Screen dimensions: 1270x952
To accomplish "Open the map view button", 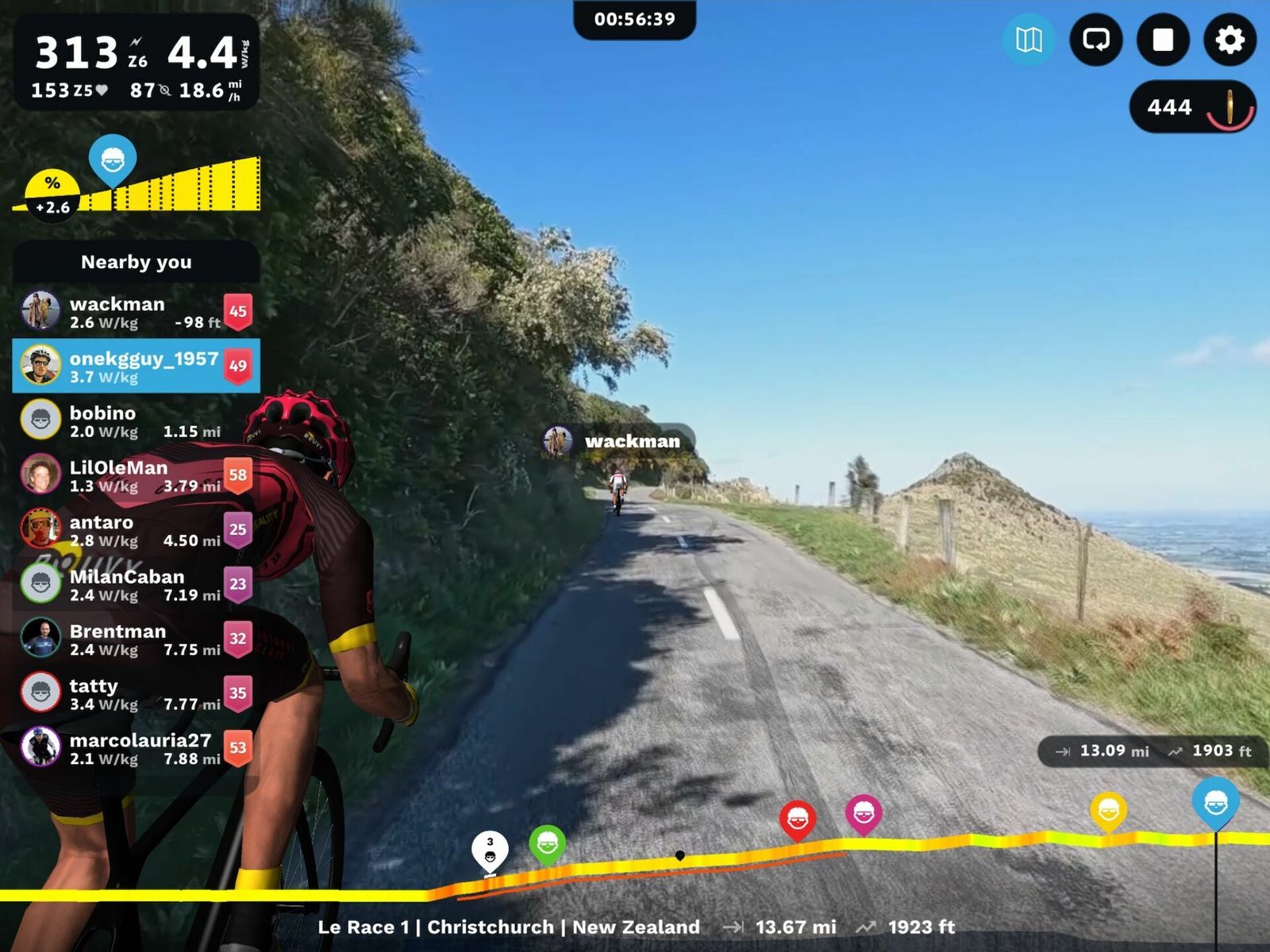I will coord(1029,40).
